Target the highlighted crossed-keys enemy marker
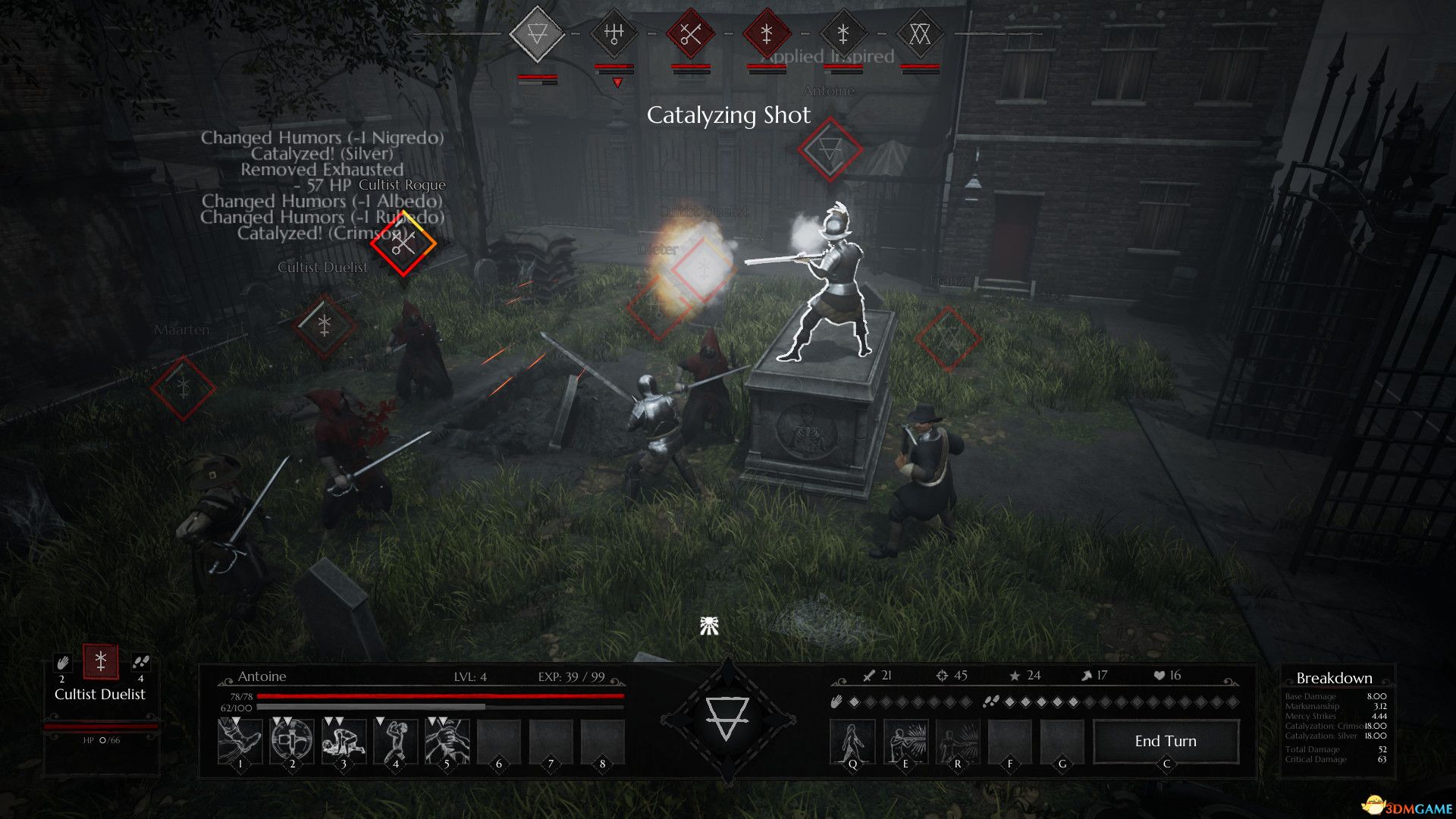 [x=403, y=243]
